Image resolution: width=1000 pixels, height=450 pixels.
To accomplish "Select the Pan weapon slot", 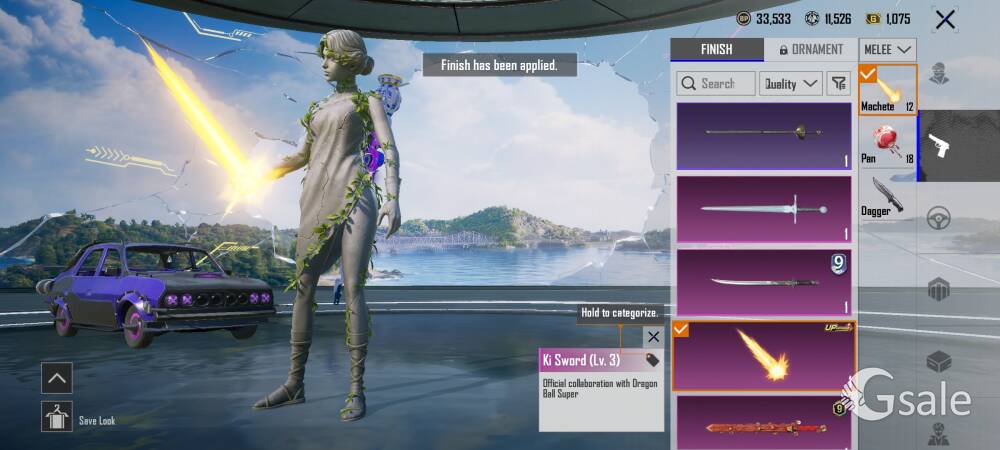I will tap(887, 142).
